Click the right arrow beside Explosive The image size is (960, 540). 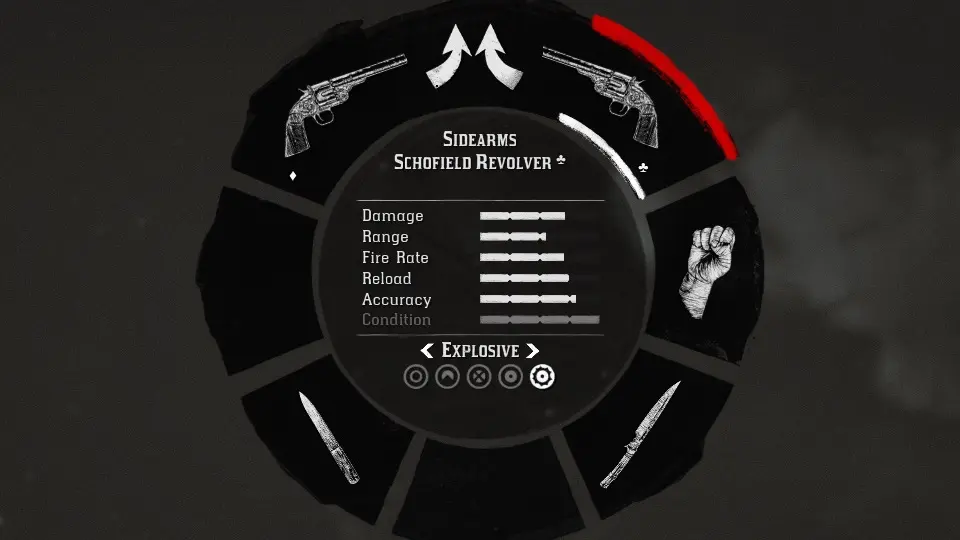532,350
